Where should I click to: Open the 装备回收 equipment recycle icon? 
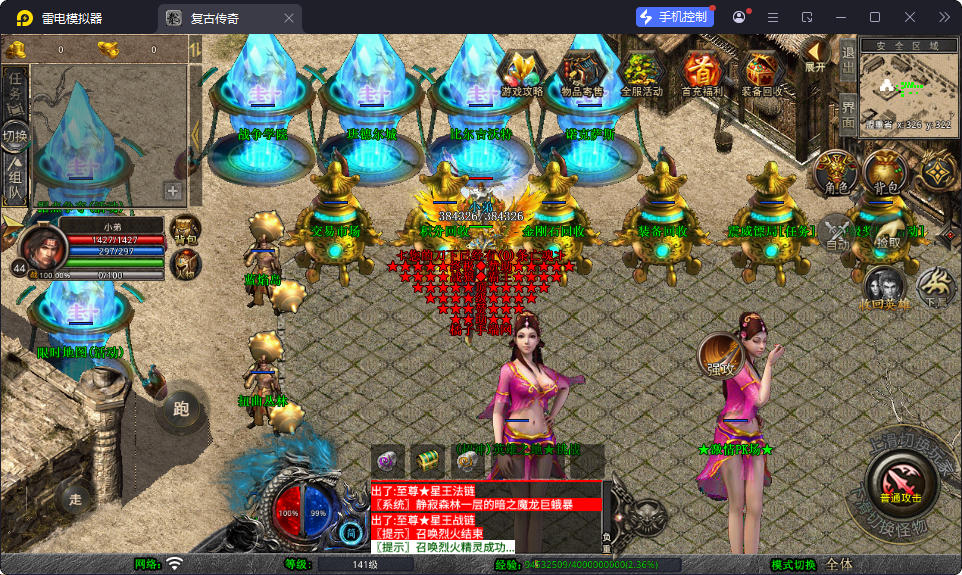(763, 73)
